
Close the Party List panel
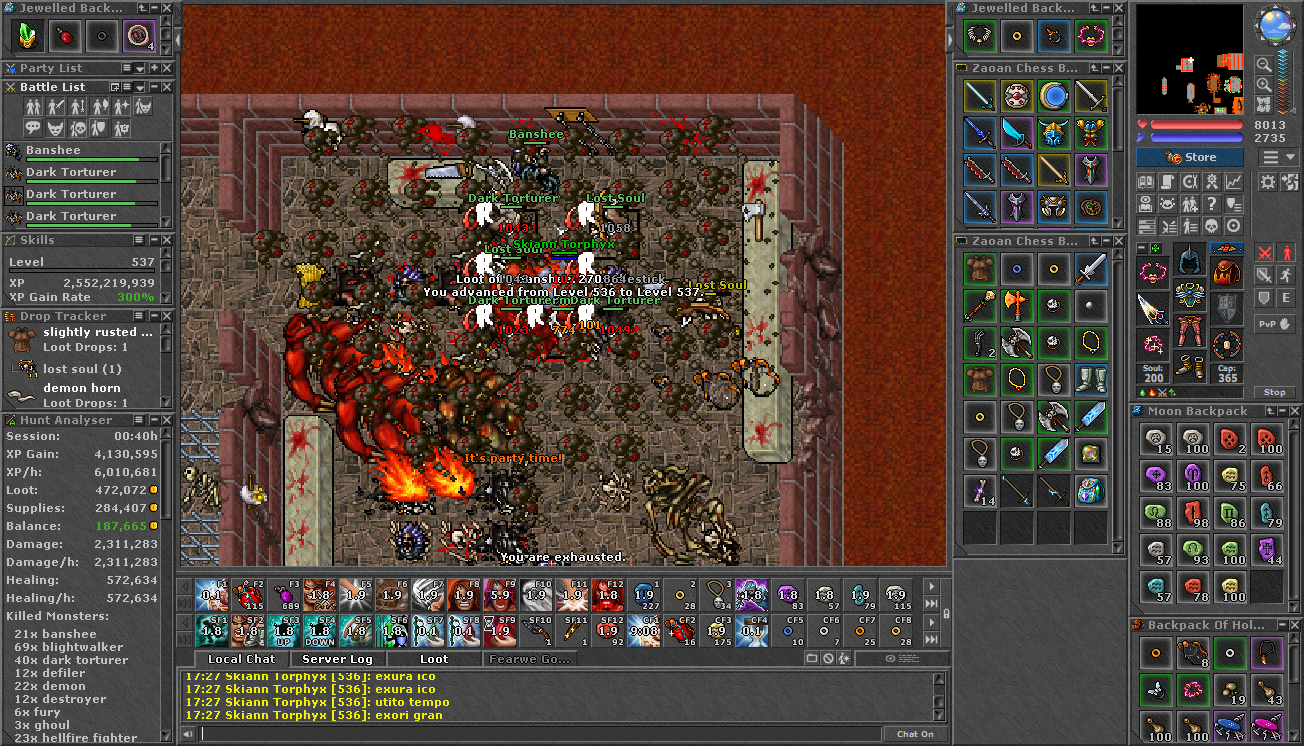tap(167, 68)
